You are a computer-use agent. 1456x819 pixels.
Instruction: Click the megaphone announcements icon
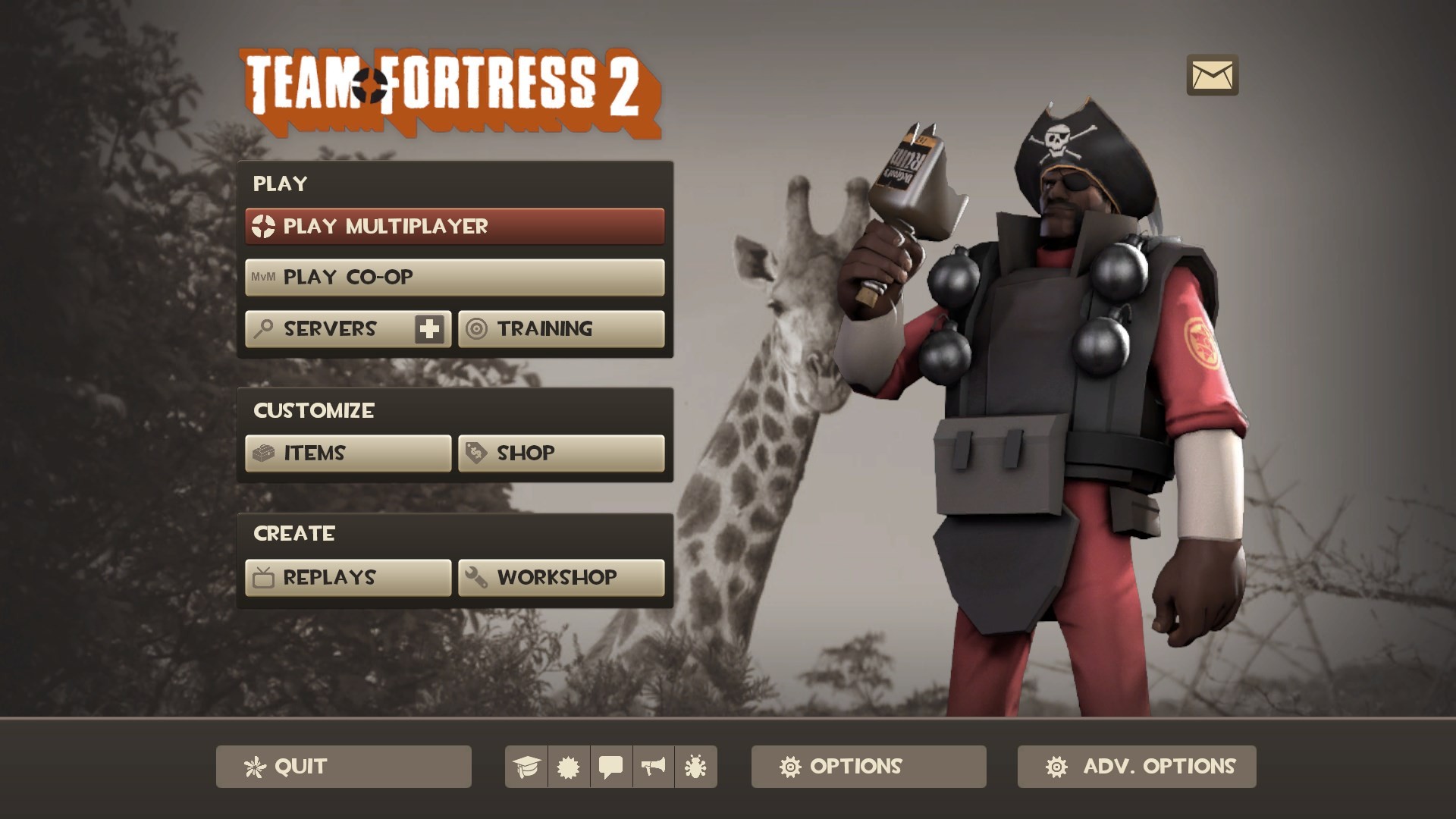[x=652, y=767]
